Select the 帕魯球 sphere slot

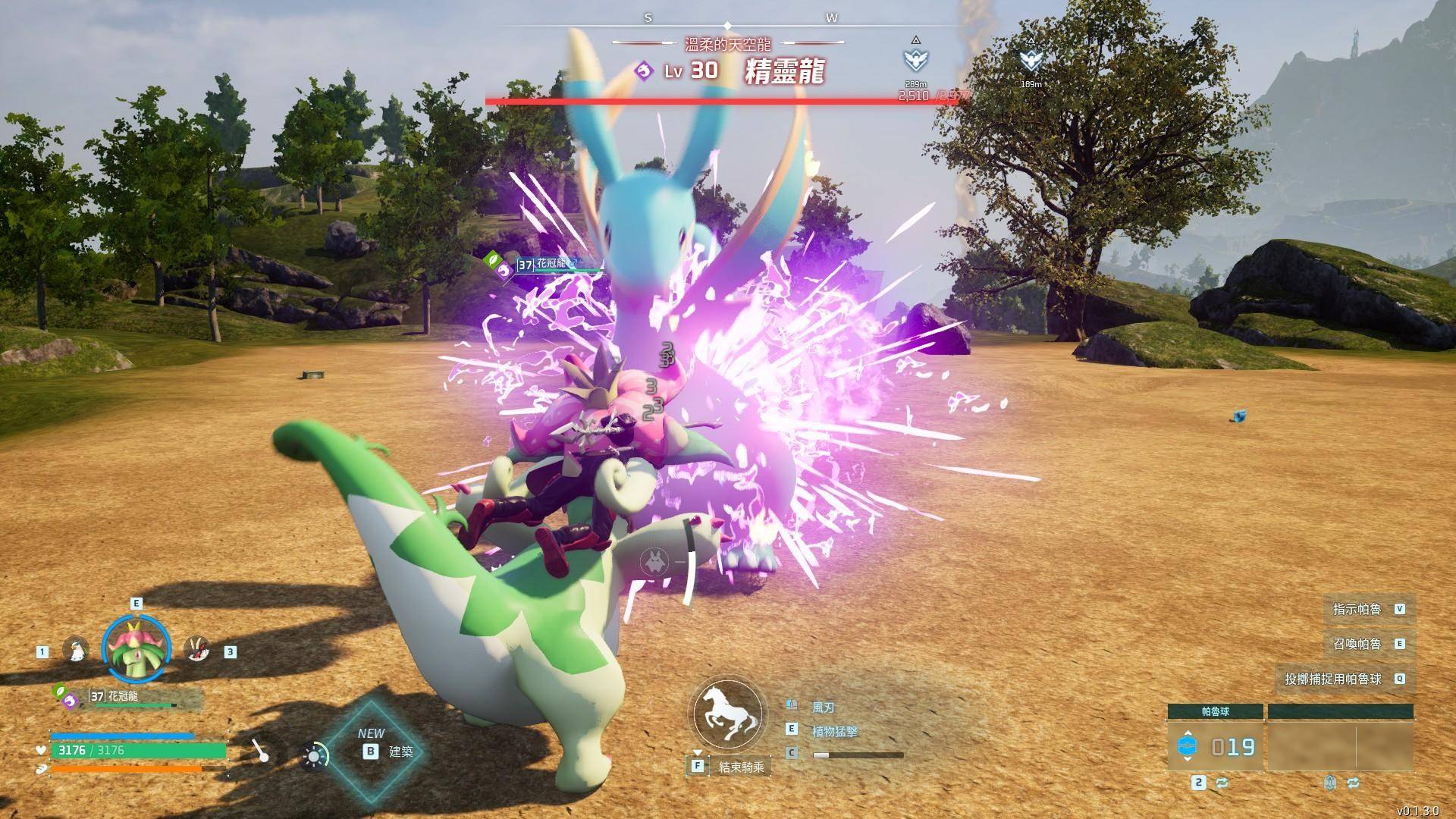click(1215, 746)
